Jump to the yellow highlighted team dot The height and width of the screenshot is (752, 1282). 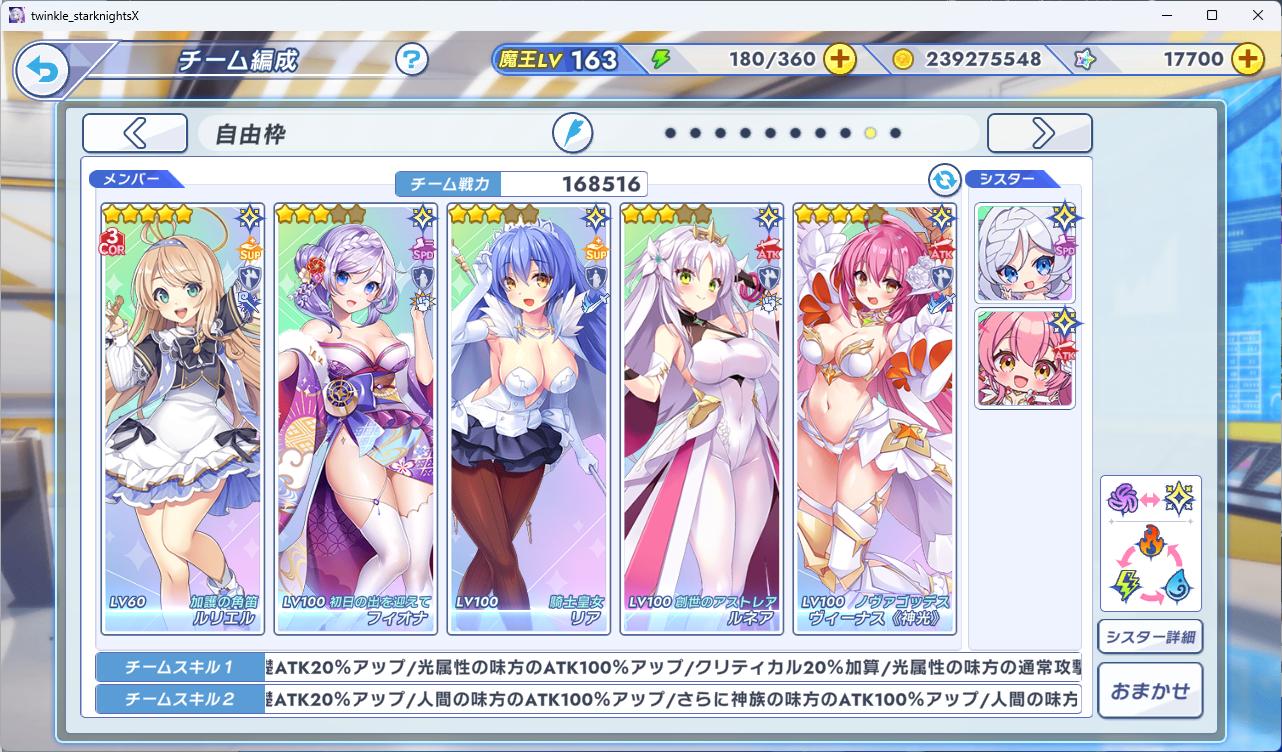coord(870,133)
